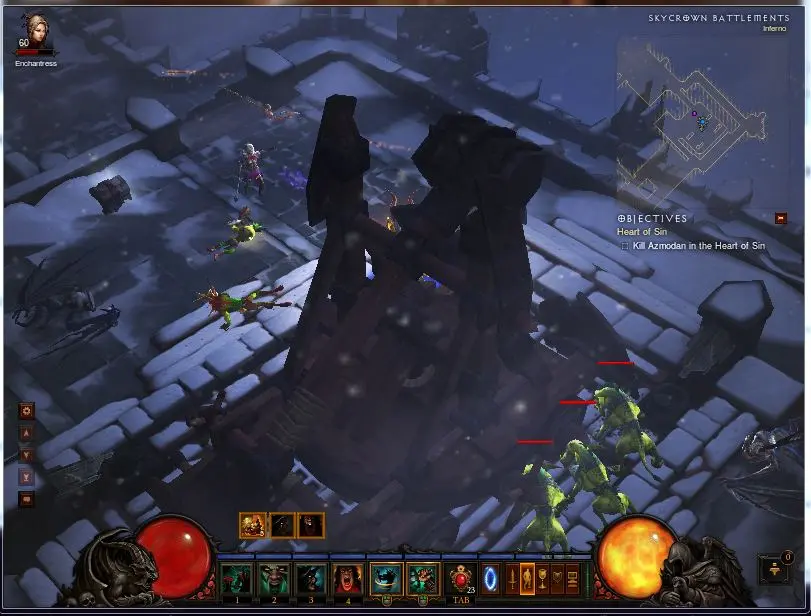The image size is (811, 616).
Task: Trigger the skill bound to slot 3
Action: pyautogui.click(x=310, y=579)
